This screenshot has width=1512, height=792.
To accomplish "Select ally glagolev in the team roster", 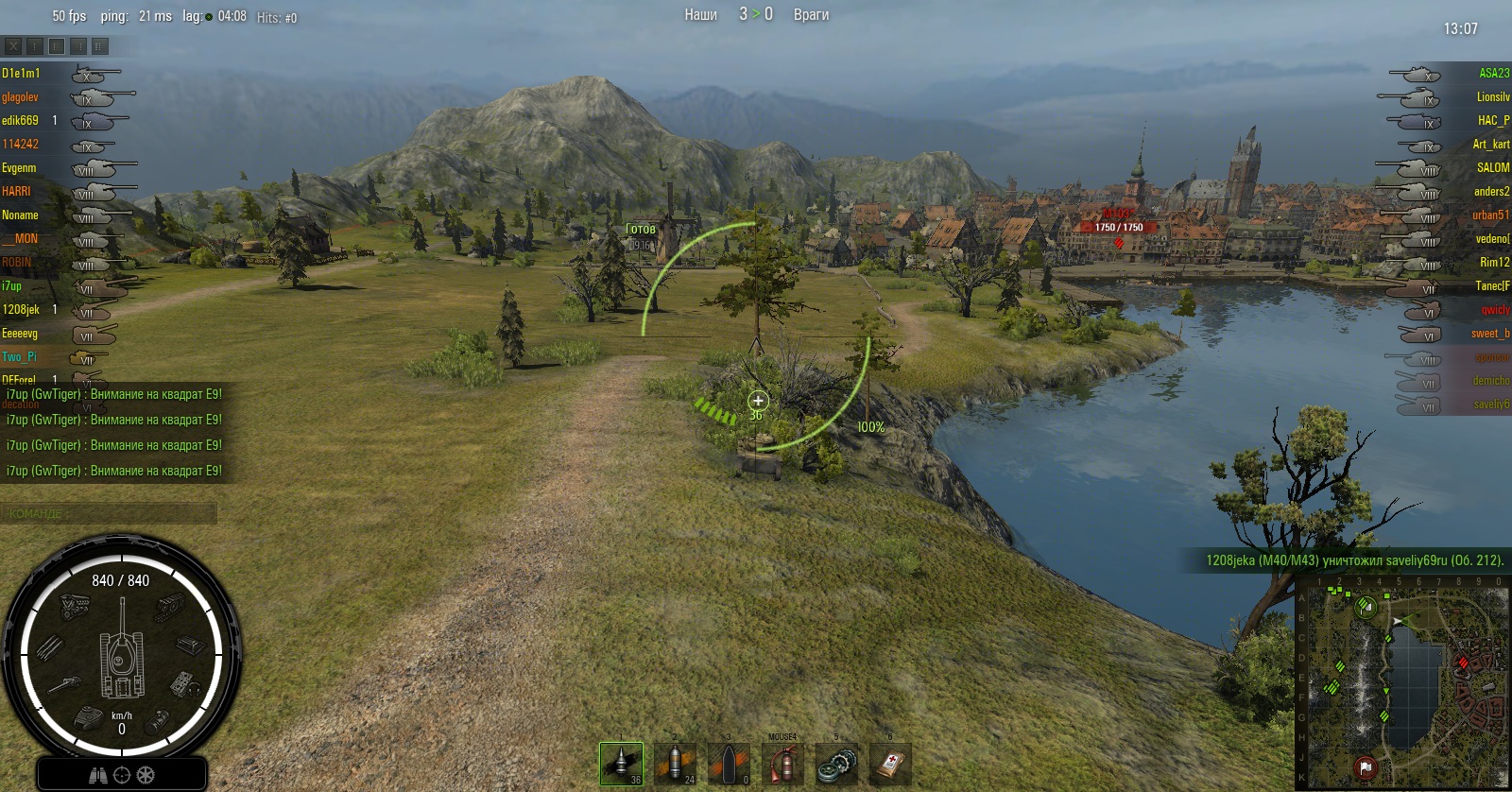I will (x=20, y=97).
